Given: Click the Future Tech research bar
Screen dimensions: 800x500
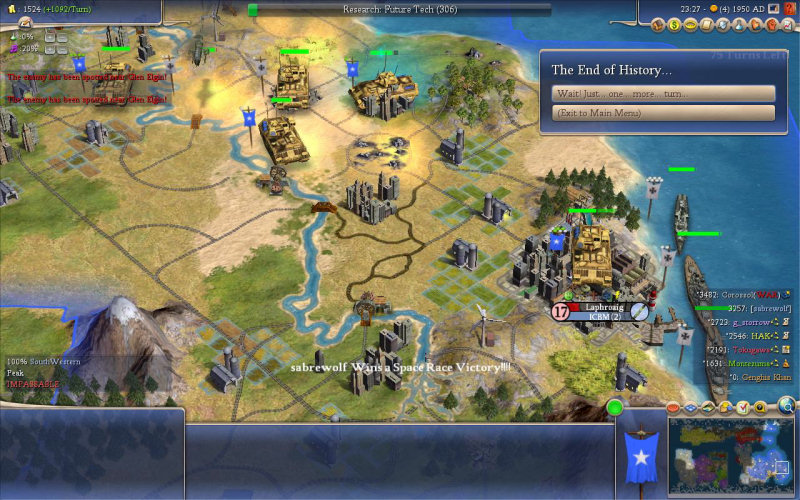Looking at the screenshot, I should click(x=399, y=9).
